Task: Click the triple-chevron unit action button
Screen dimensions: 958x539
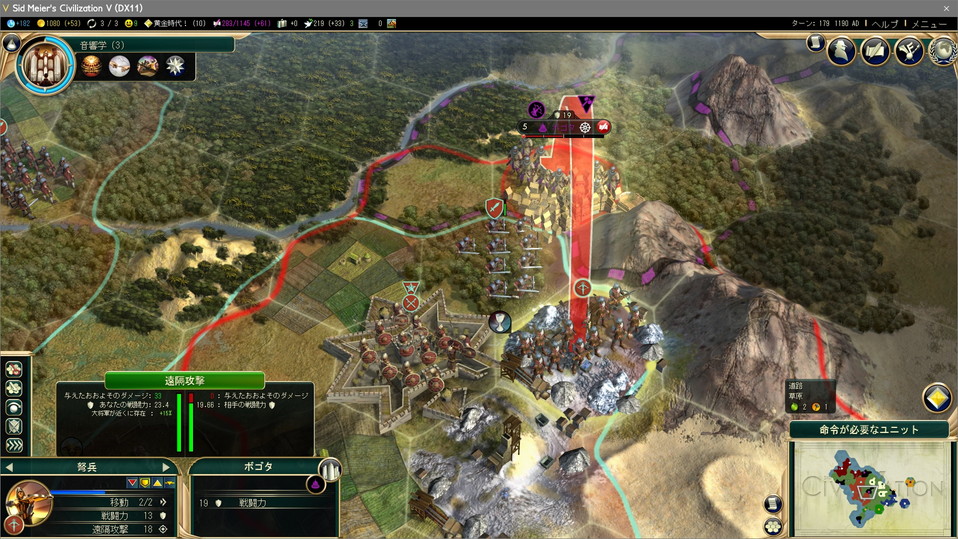Action: coord(15,445)
